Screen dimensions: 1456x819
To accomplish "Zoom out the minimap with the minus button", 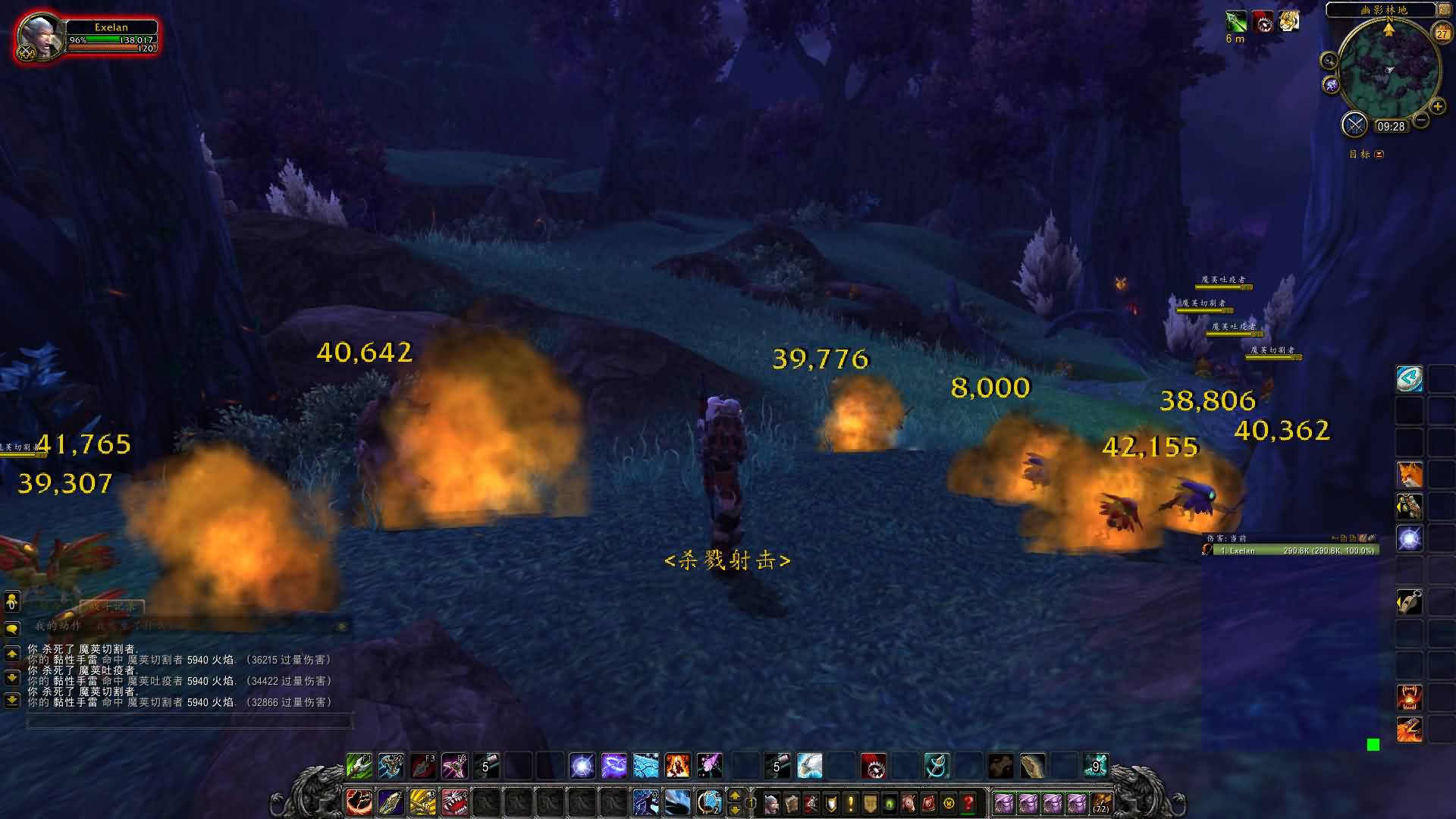I will 1421,120.
